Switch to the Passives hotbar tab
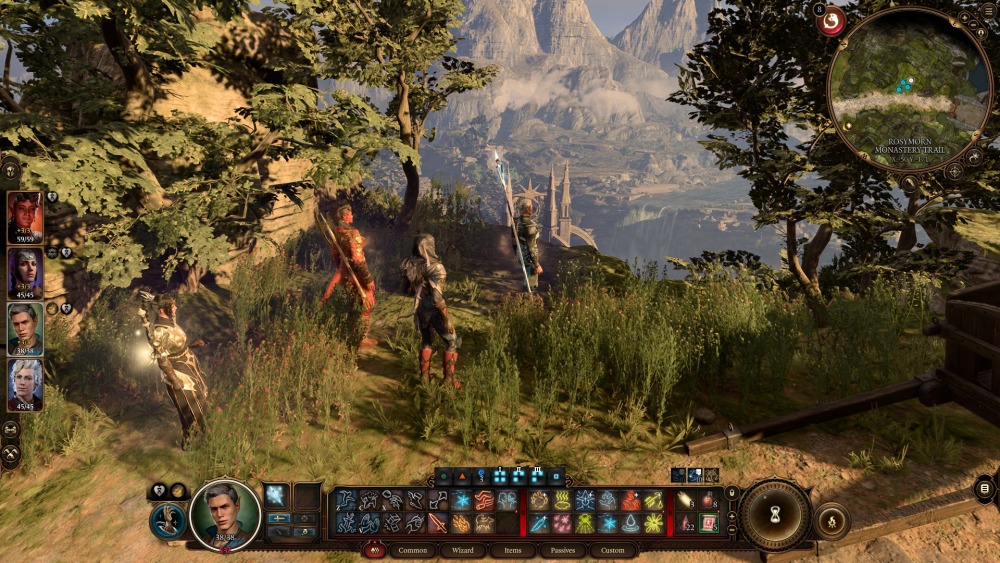The image size is (1000, 563). [563, 550]
